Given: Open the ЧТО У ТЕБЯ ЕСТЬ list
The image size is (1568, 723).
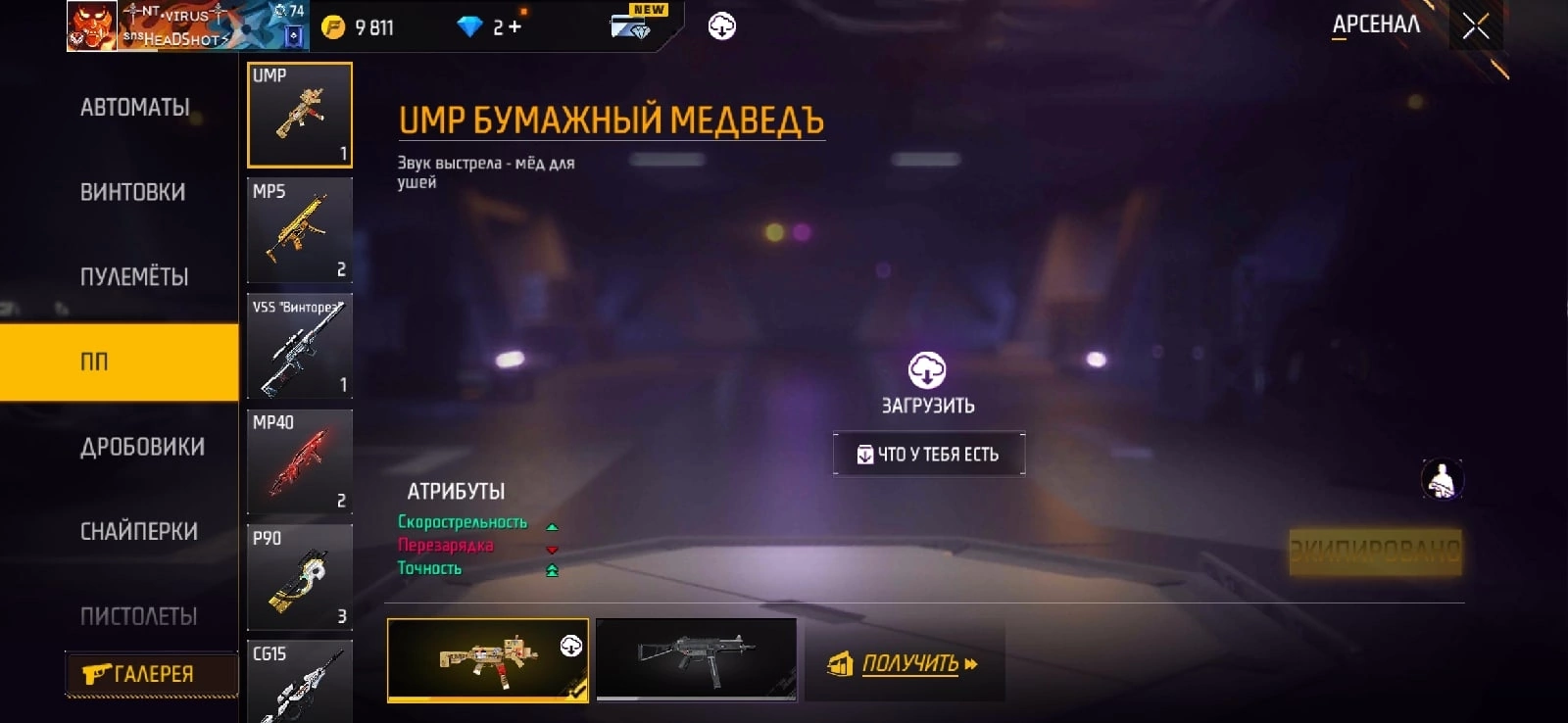Looking at the screenshot, I should pos(929,455).
